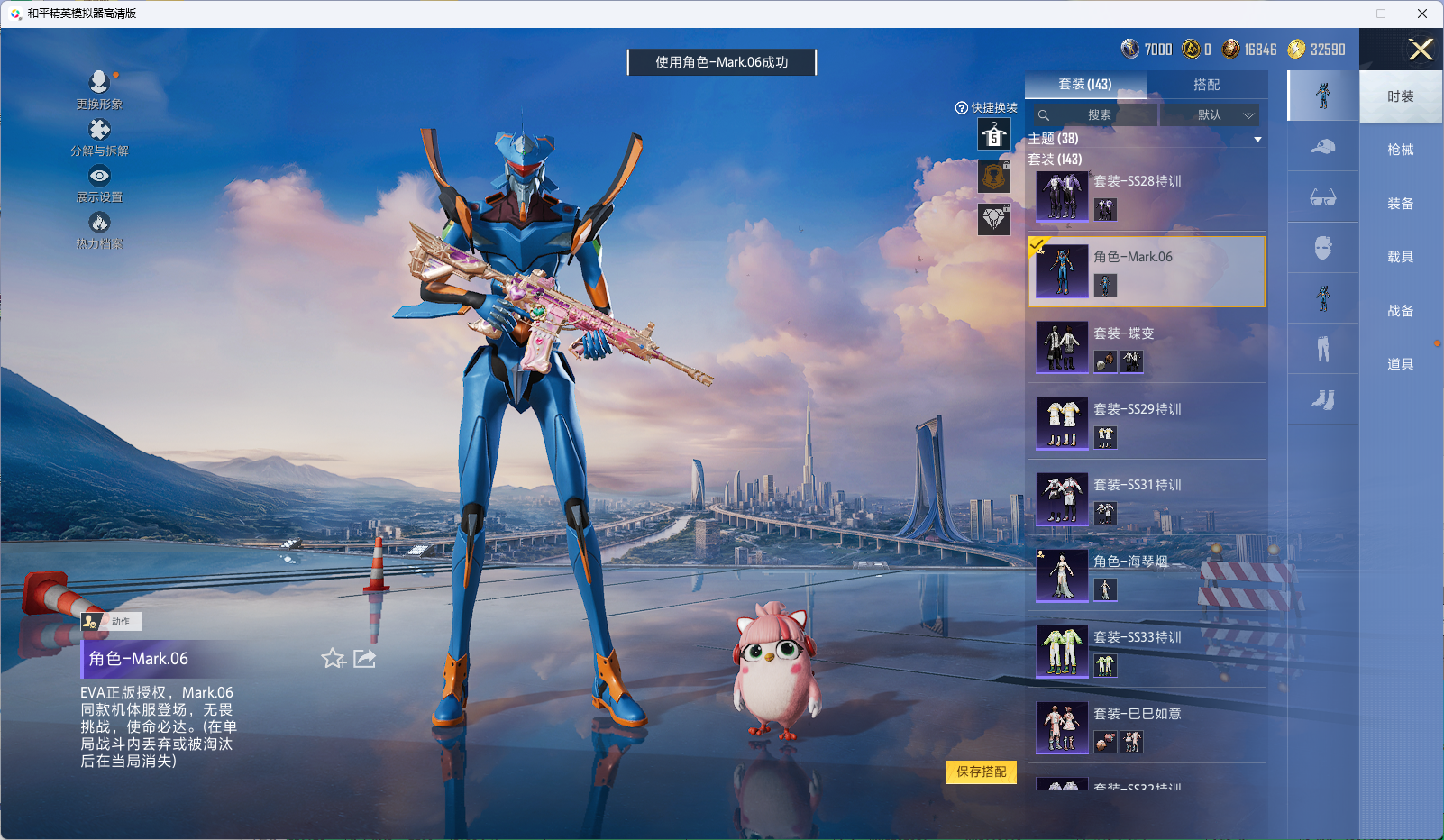
Task: Open 更换形象 on the left
Action: coord(99,90)
